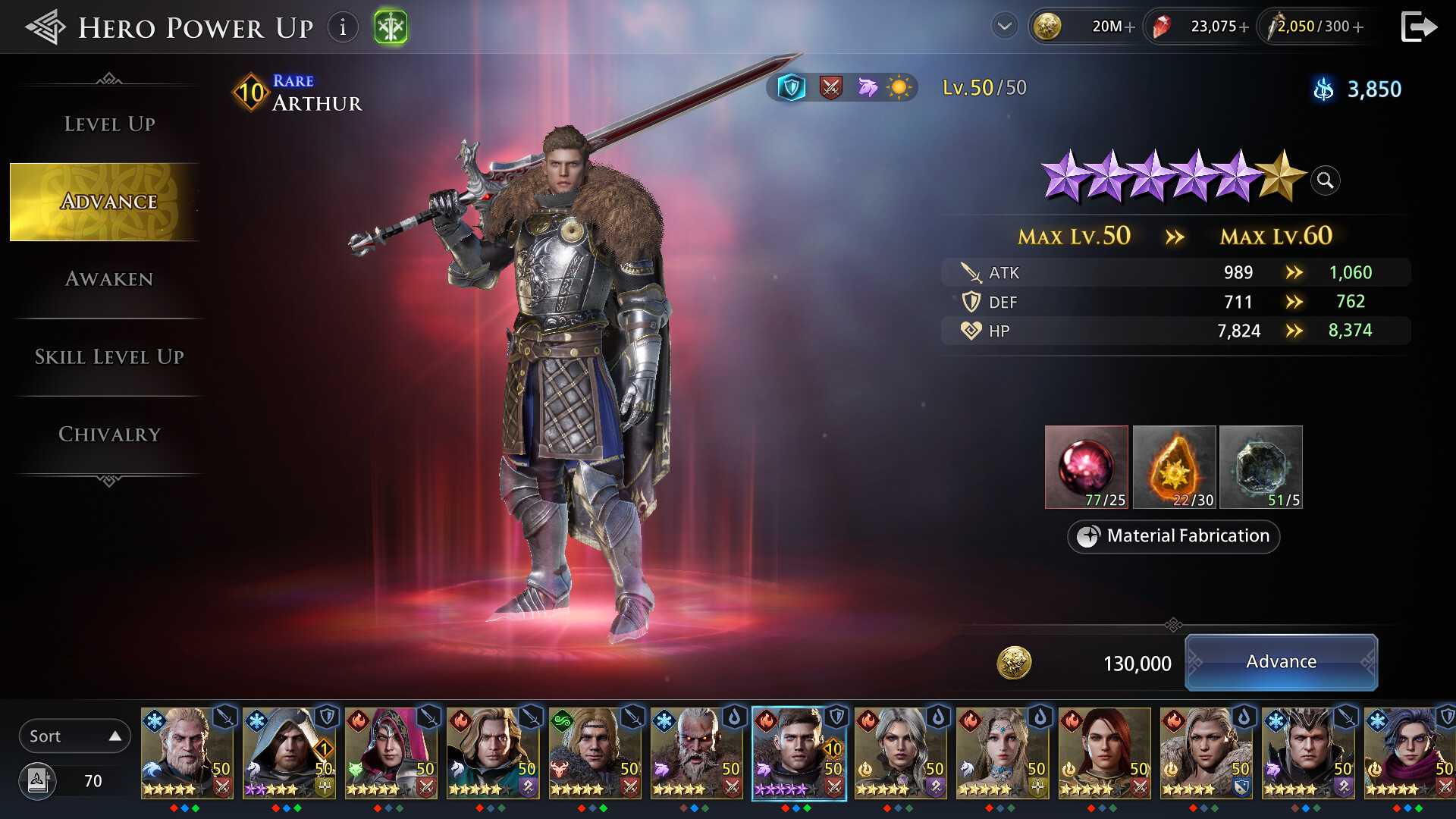
Task: Open Material Fabrication
Action: tap(1172, 536)
